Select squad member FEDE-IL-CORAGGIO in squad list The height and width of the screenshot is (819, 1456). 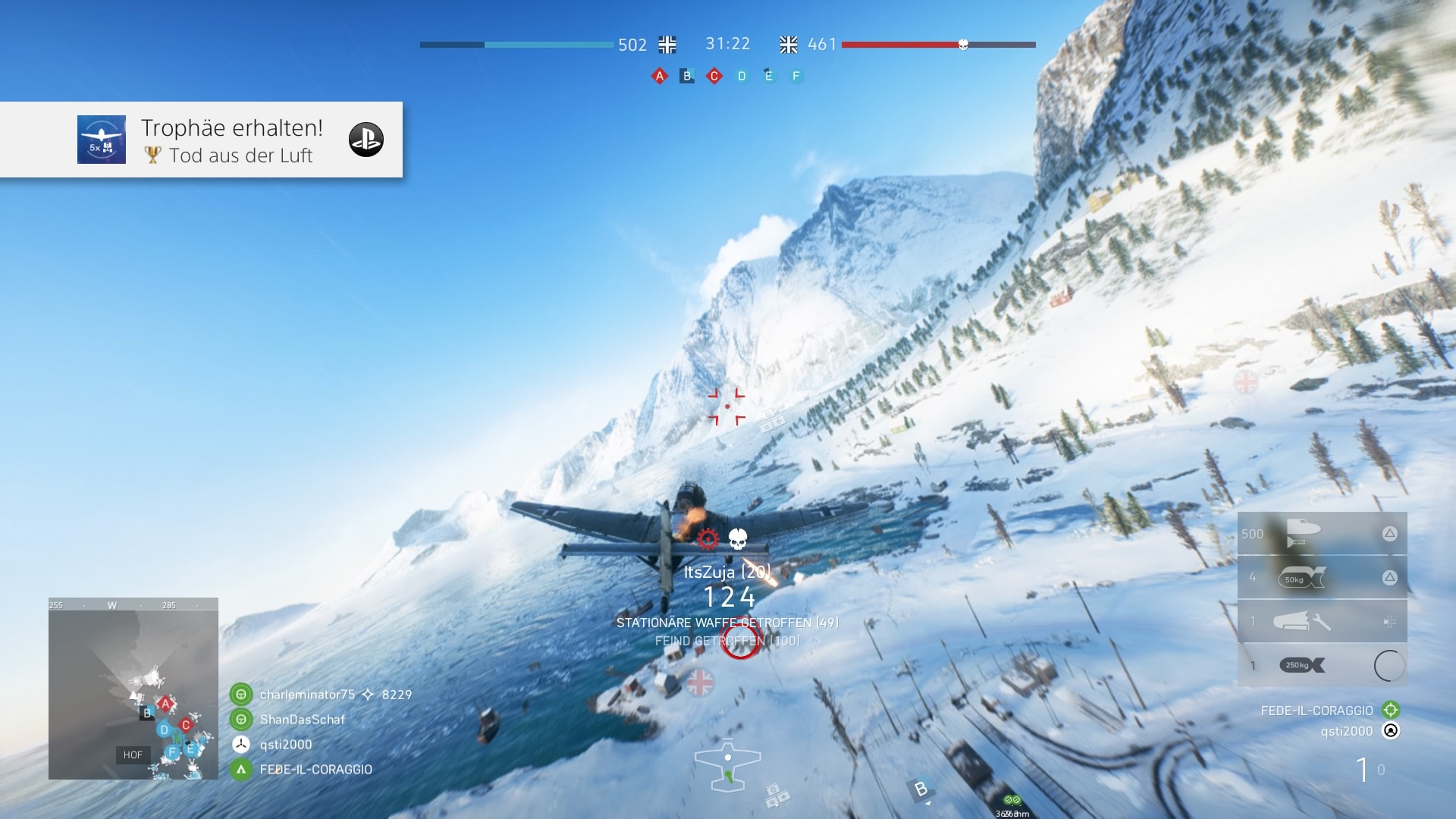tap(315, 770)
